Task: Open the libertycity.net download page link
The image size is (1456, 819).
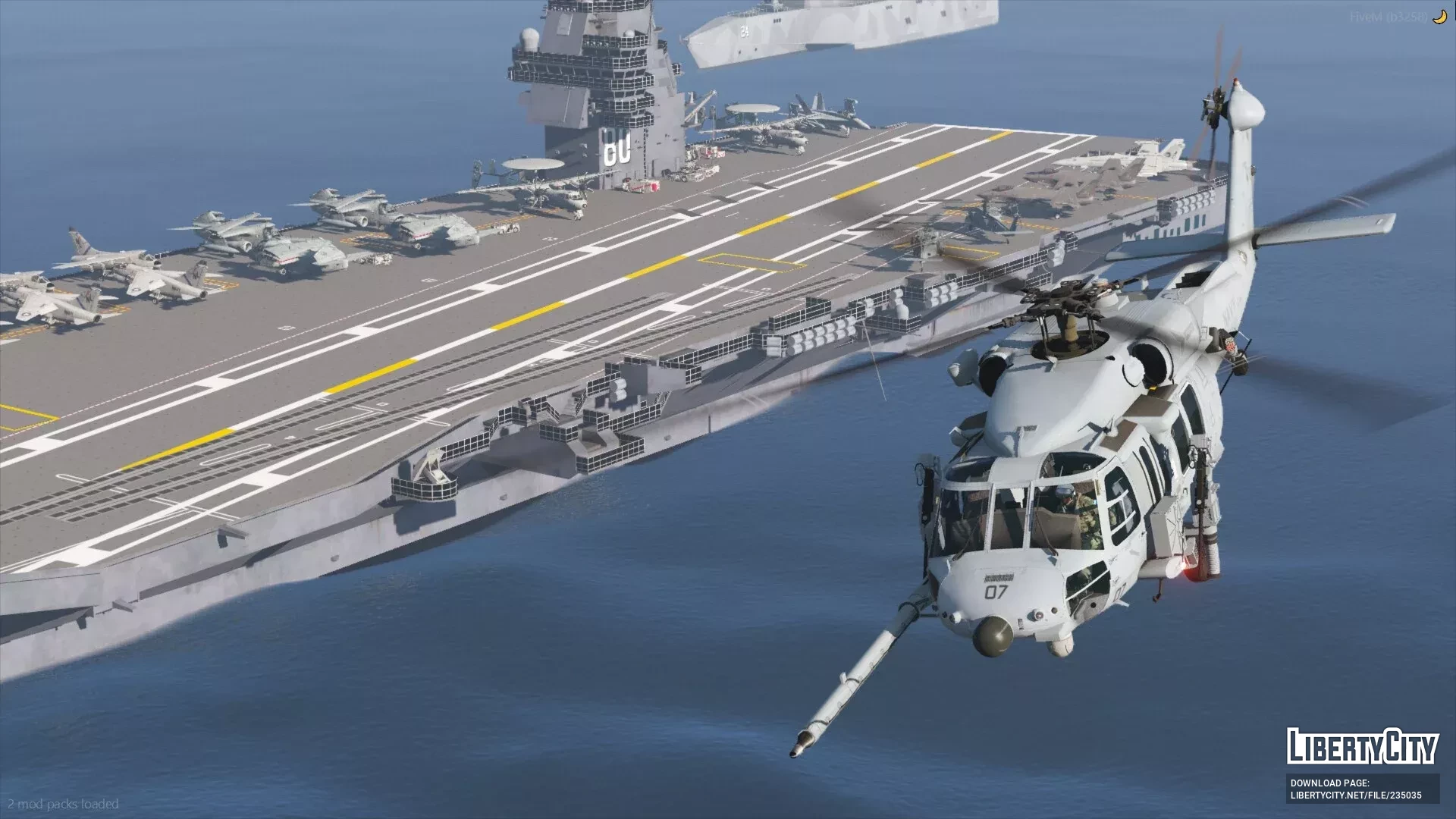Action: [x=1356, y=795]
